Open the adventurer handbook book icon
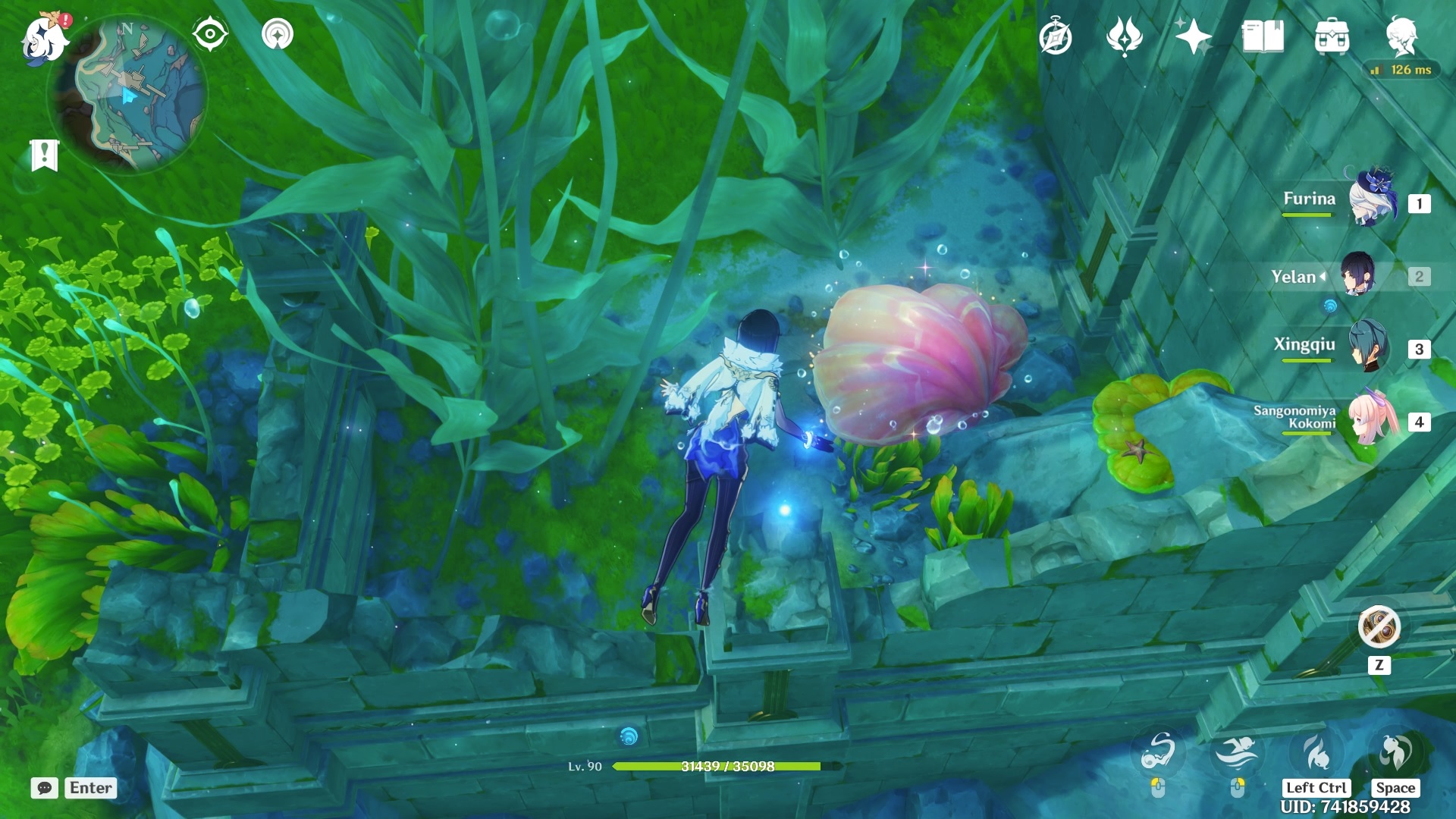Image resolution: width=1456 pixels, height=819 pixels. (1263, 37)
